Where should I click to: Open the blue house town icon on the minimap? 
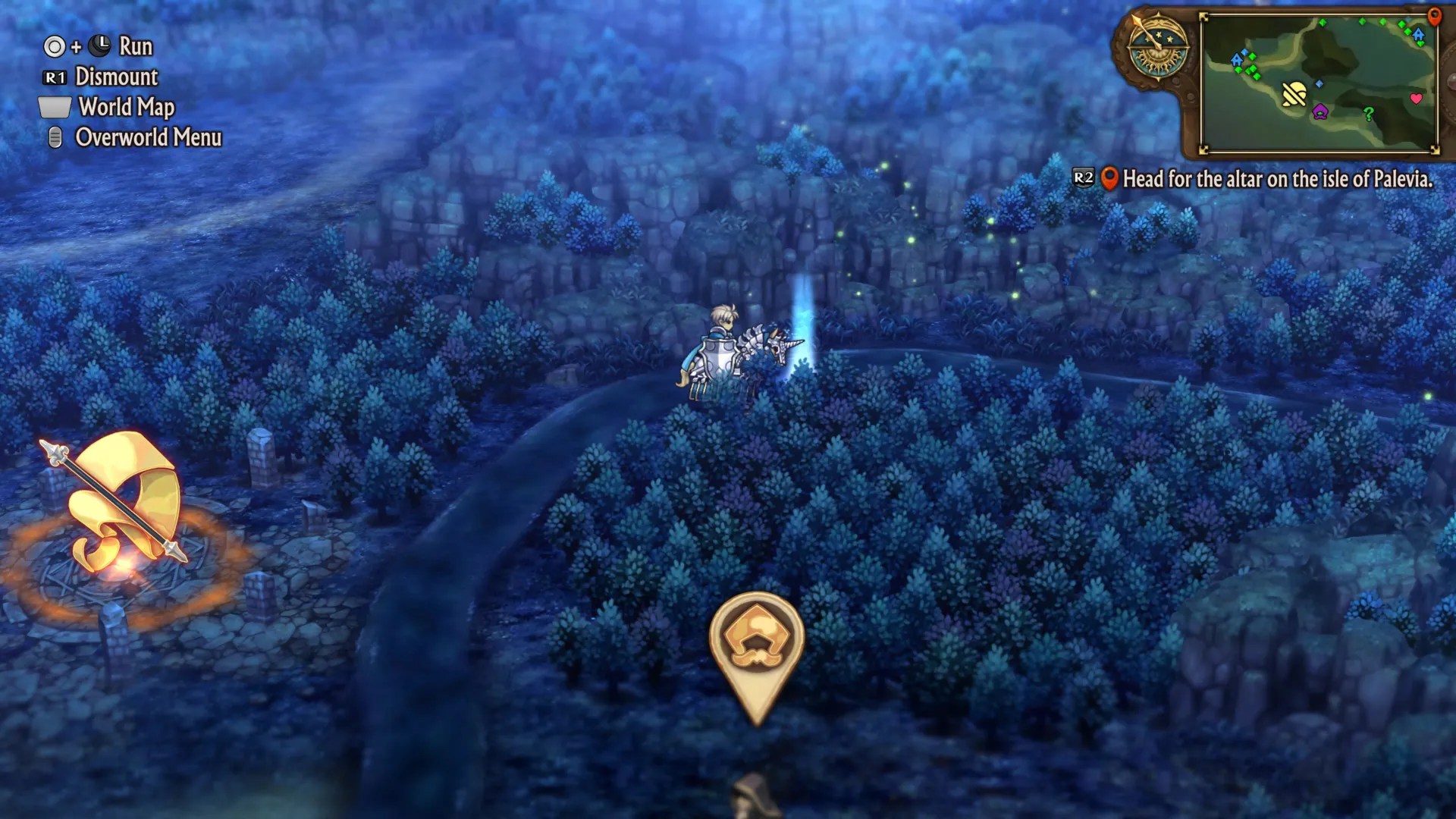coord(1417,35)
